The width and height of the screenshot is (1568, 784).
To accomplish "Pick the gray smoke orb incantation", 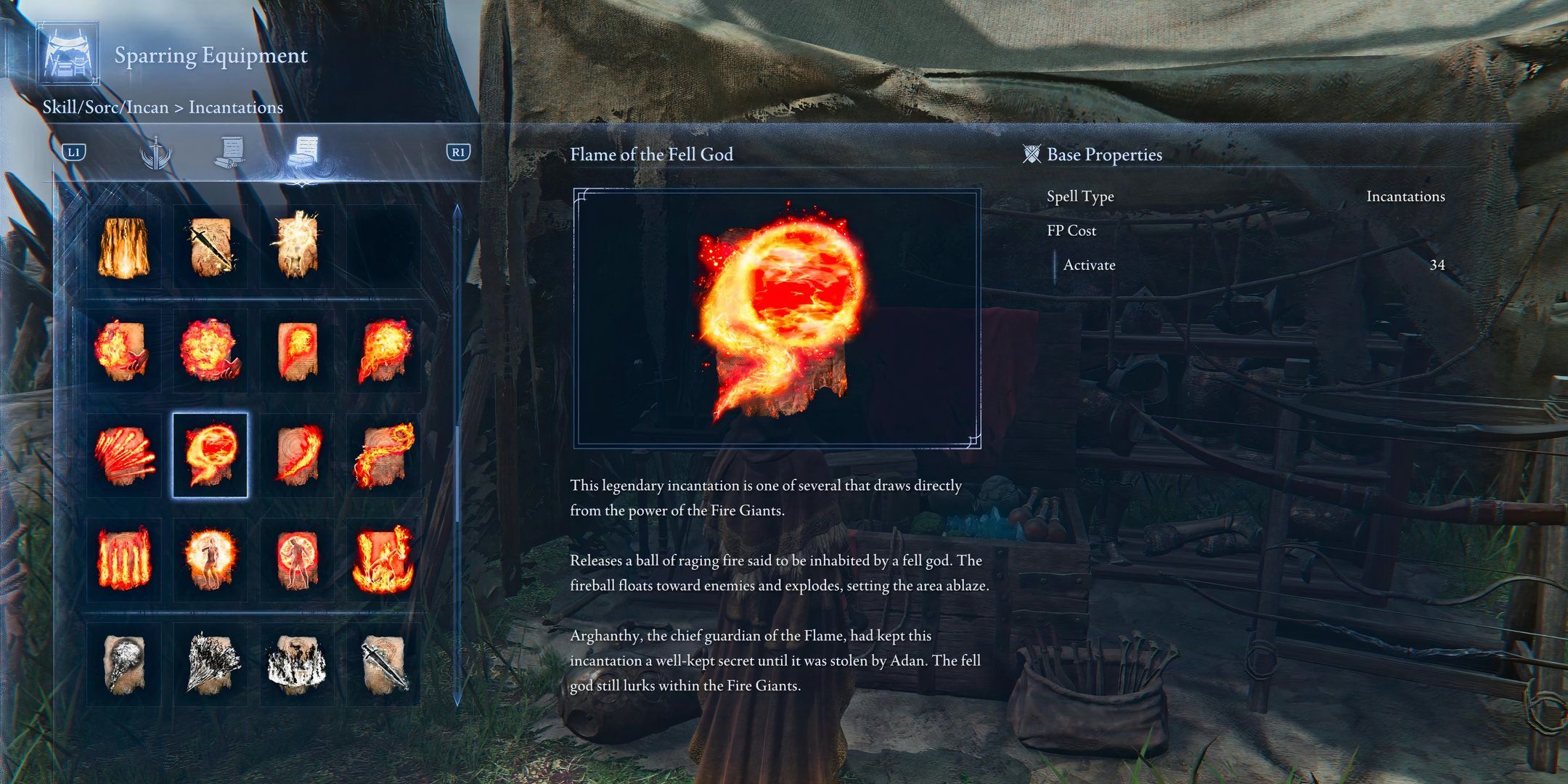I will point(124,663).
